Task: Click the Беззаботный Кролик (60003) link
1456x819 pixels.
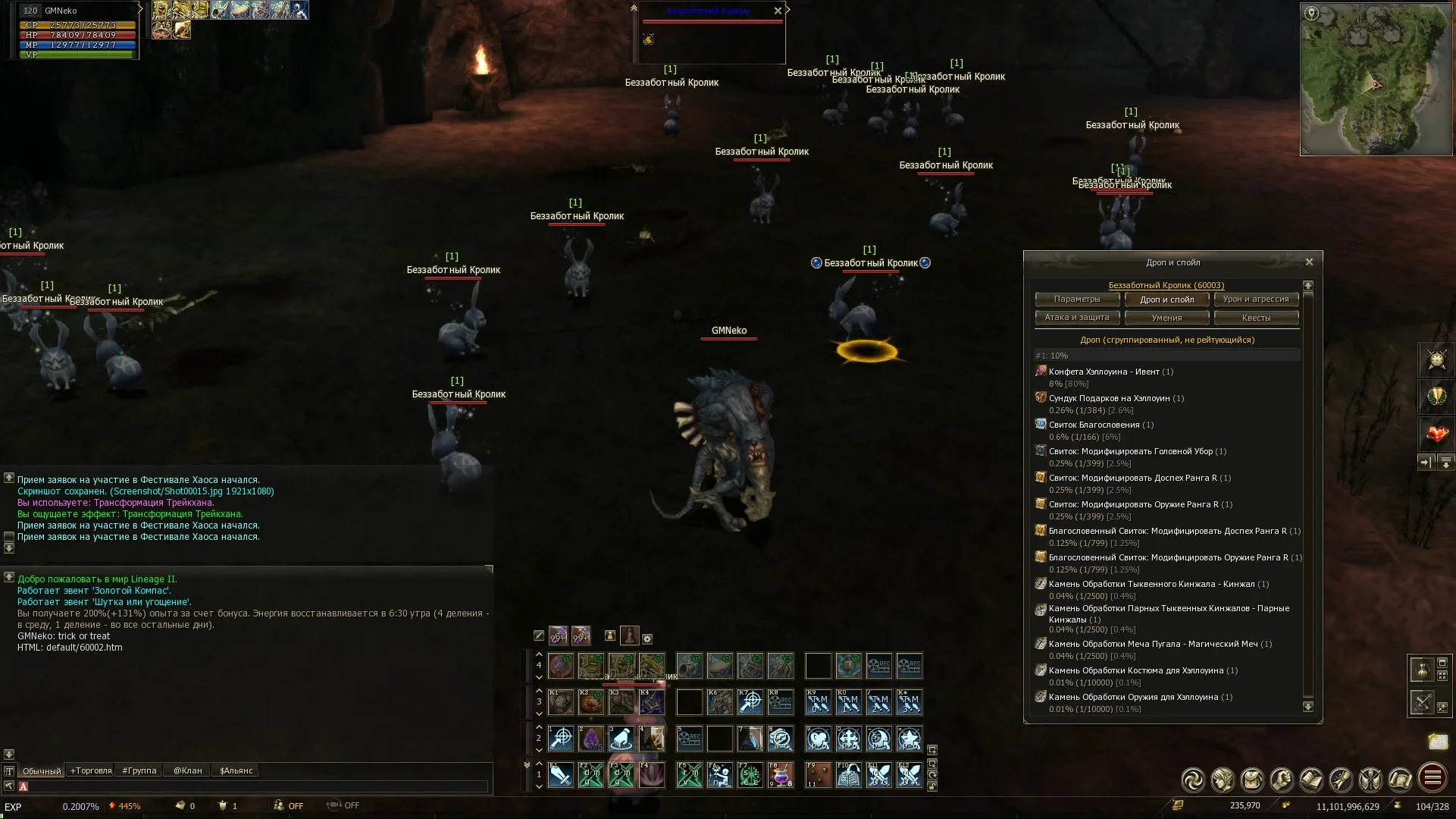Action: (x=1166, y=285)
